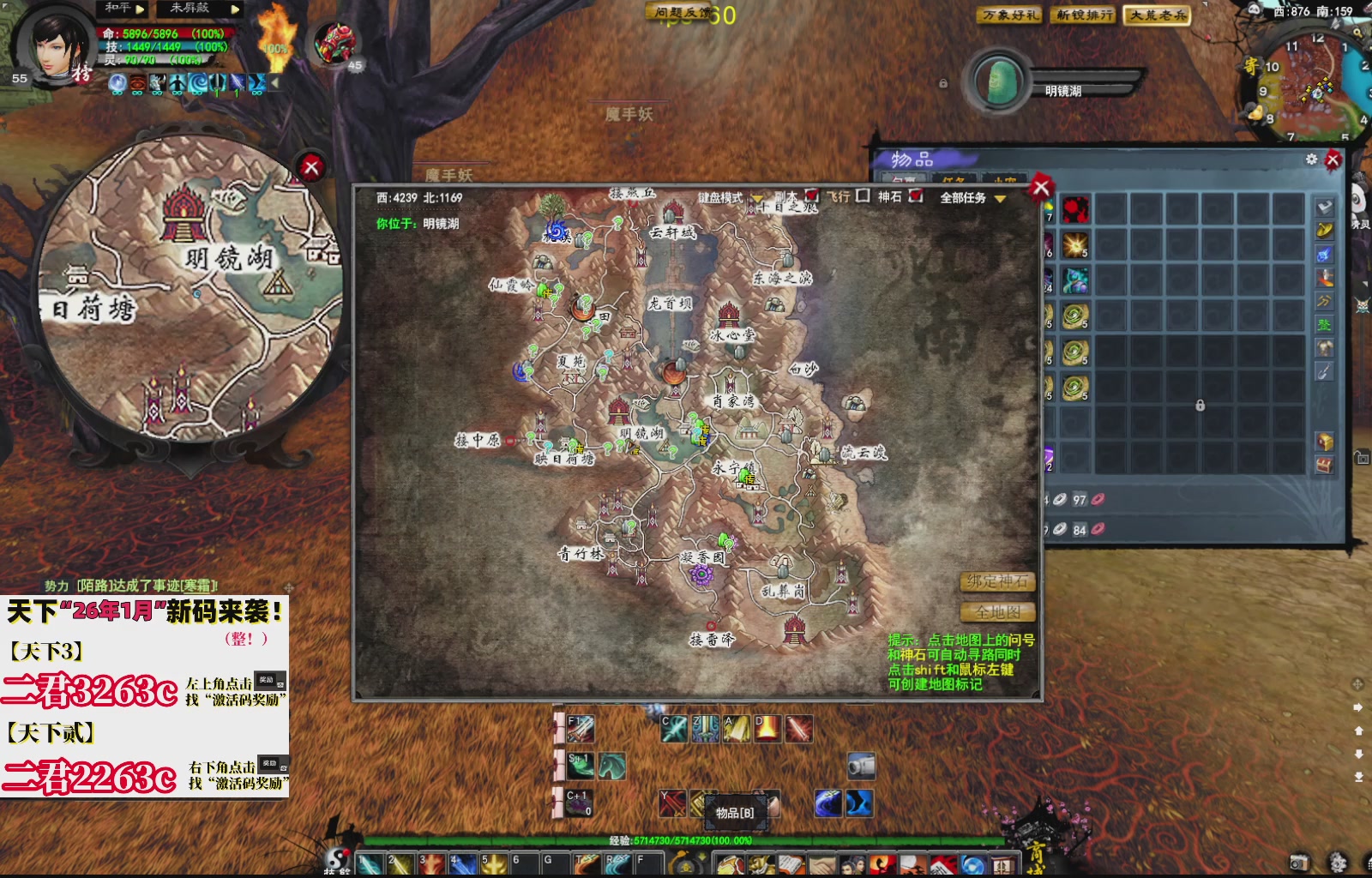Expand the arrow next to 未屏蔽 at top left

234,10
